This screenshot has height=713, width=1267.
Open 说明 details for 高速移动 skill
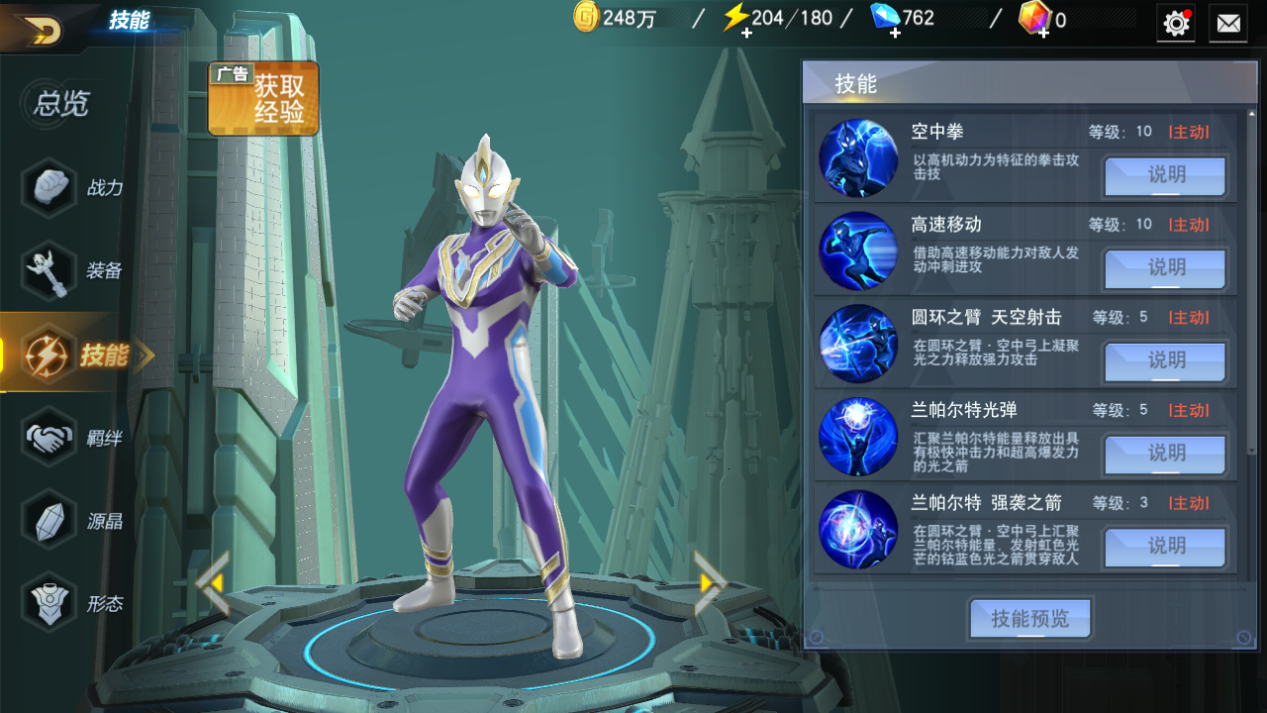pyautogui.click(x=1165, y=268)
